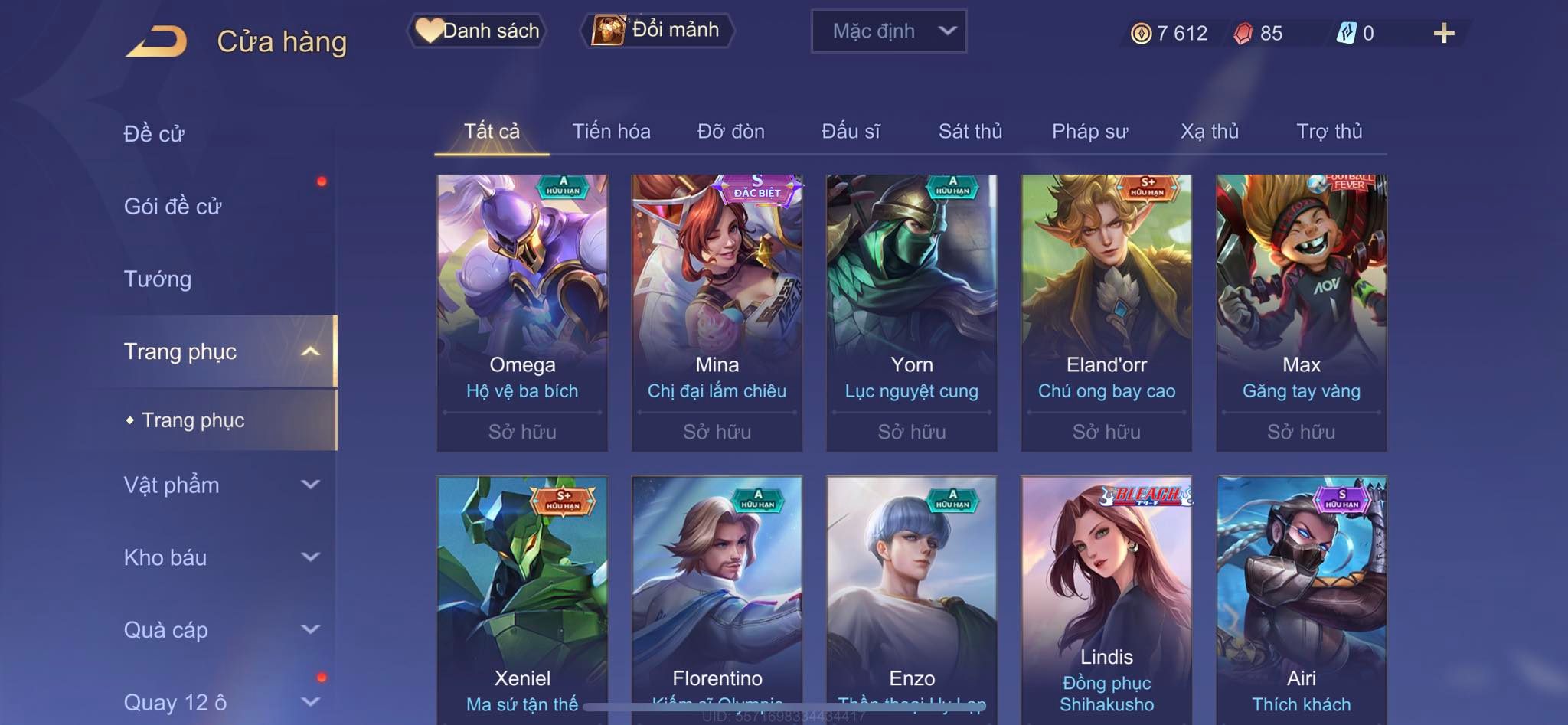Pick Lindis Đồng phục Shihakusho skin card
The height and width of the screenshot is (725, 1568).
(x=1106, y=597)
